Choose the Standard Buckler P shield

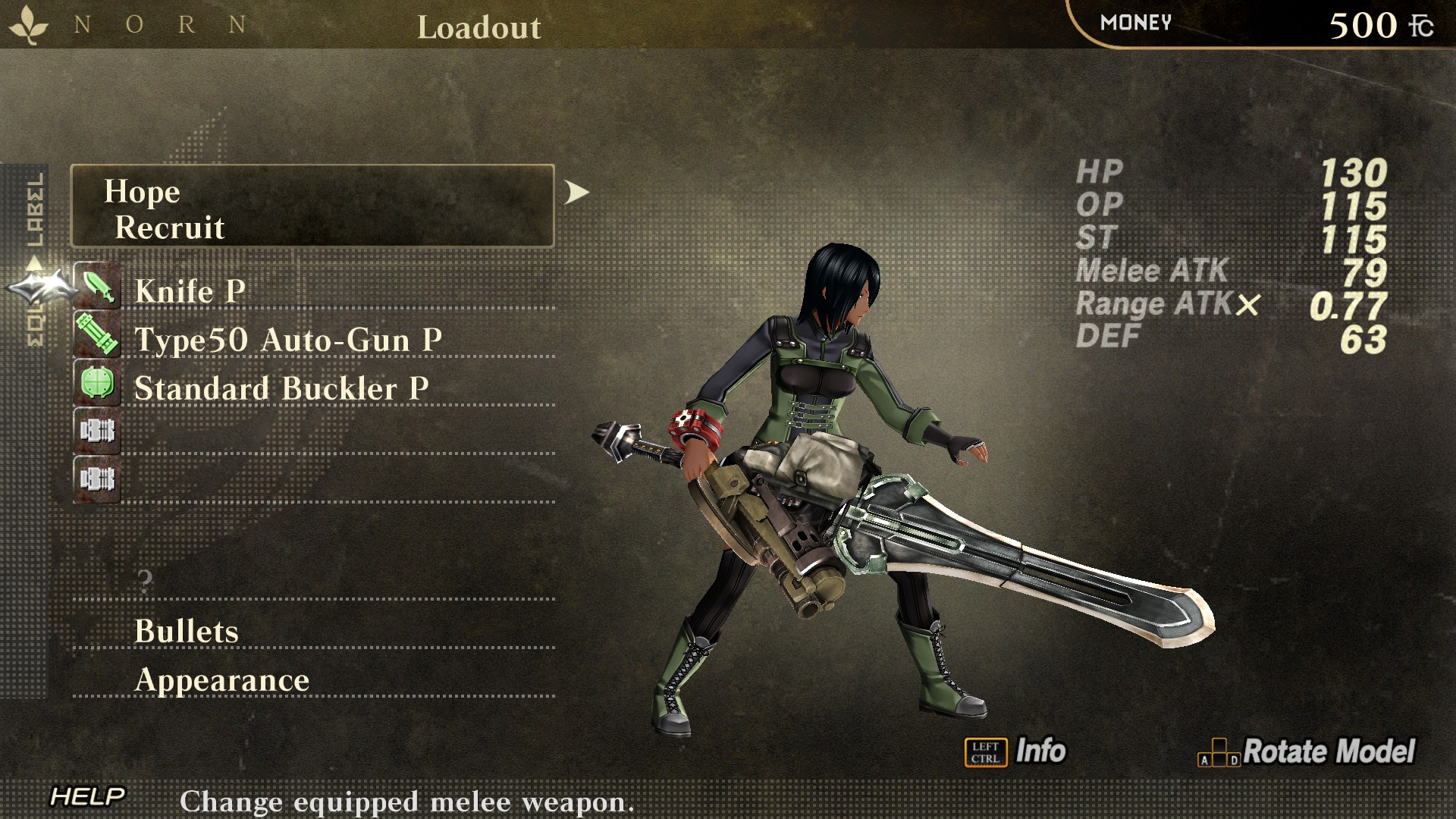point(281,388)
